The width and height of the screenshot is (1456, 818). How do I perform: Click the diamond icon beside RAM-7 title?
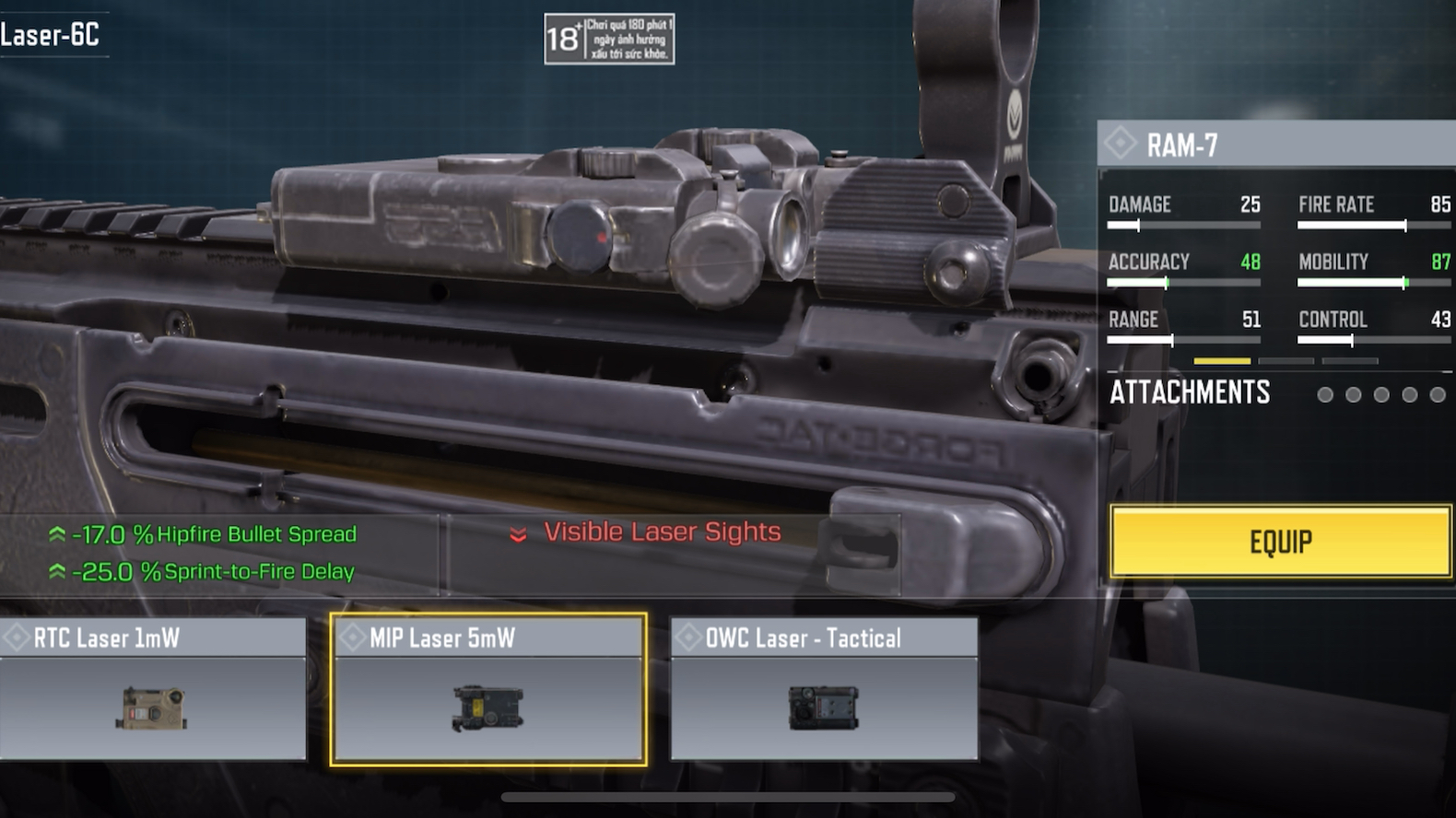click(1121, 143)
